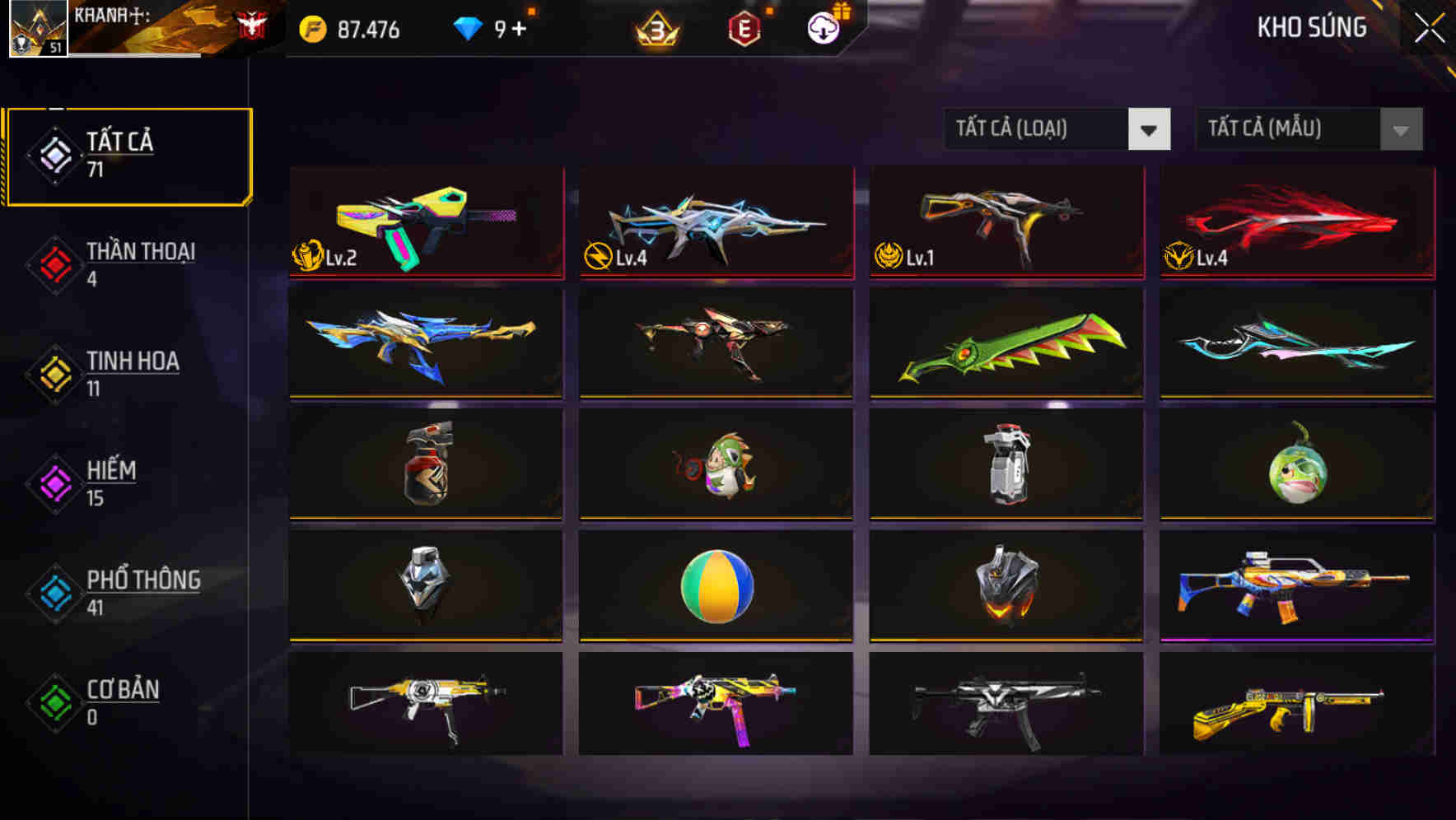Image resolution: width=1456 pixels, height=820 pixels.
Task: Select the Lv.4 crystal blue rifle skin
Action: click(x=716, y=222)
